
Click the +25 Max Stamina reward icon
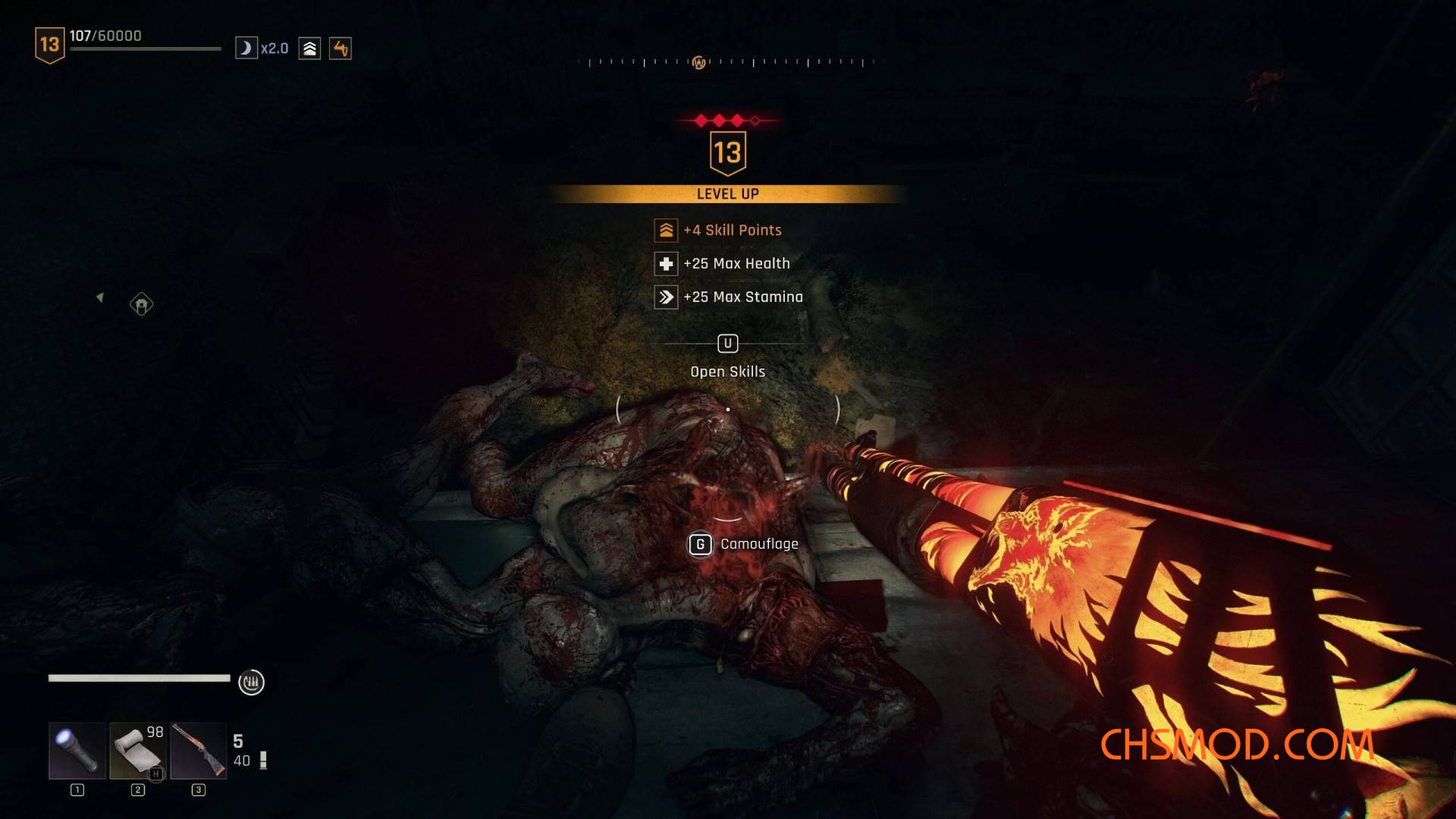[666, 297]
